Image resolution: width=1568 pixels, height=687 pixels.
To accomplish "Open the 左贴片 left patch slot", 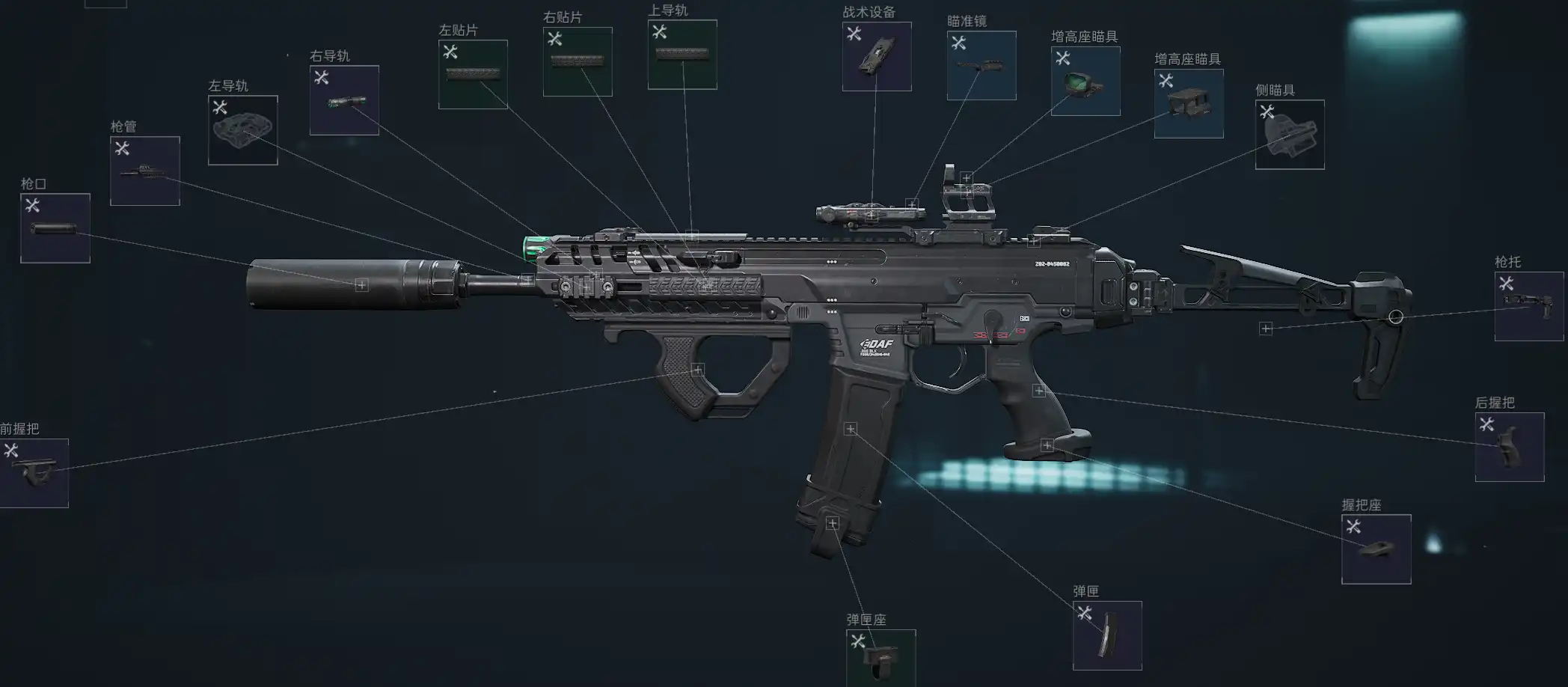I will coord(473,74).
